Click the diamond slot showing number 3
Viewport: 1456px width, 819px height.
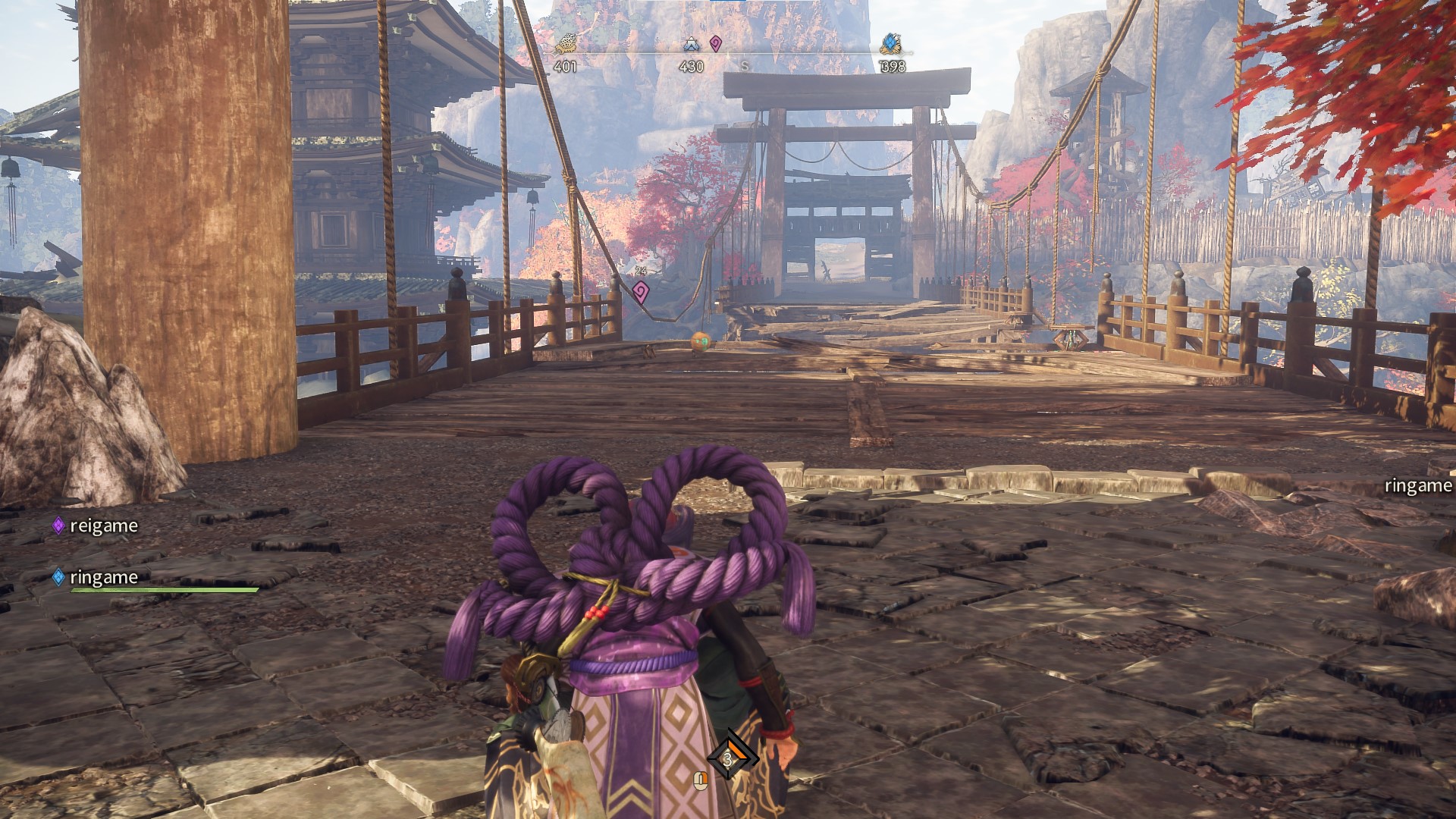coord(729,758)
